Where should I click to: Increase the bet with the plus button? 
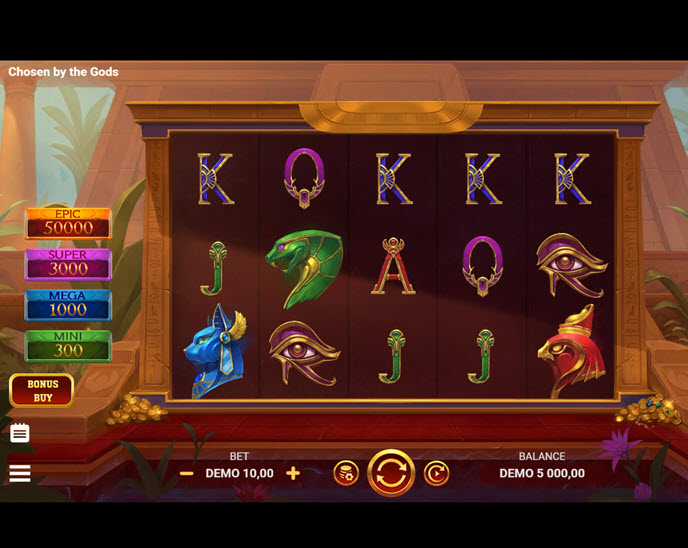[x=293, y=473]
